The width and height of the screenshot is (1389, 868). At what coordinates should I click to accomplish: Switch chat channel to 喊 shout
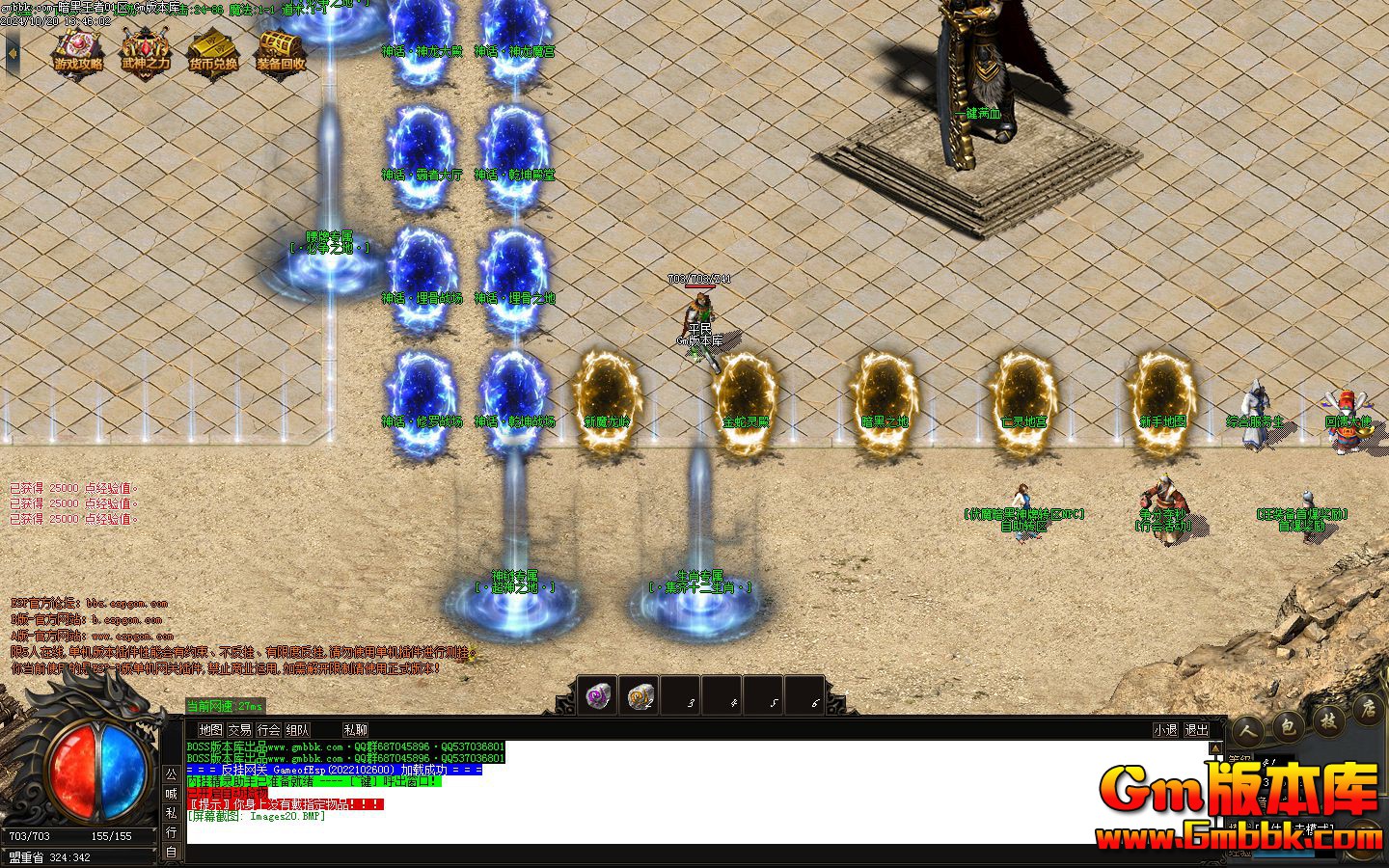tap(171, 794)
